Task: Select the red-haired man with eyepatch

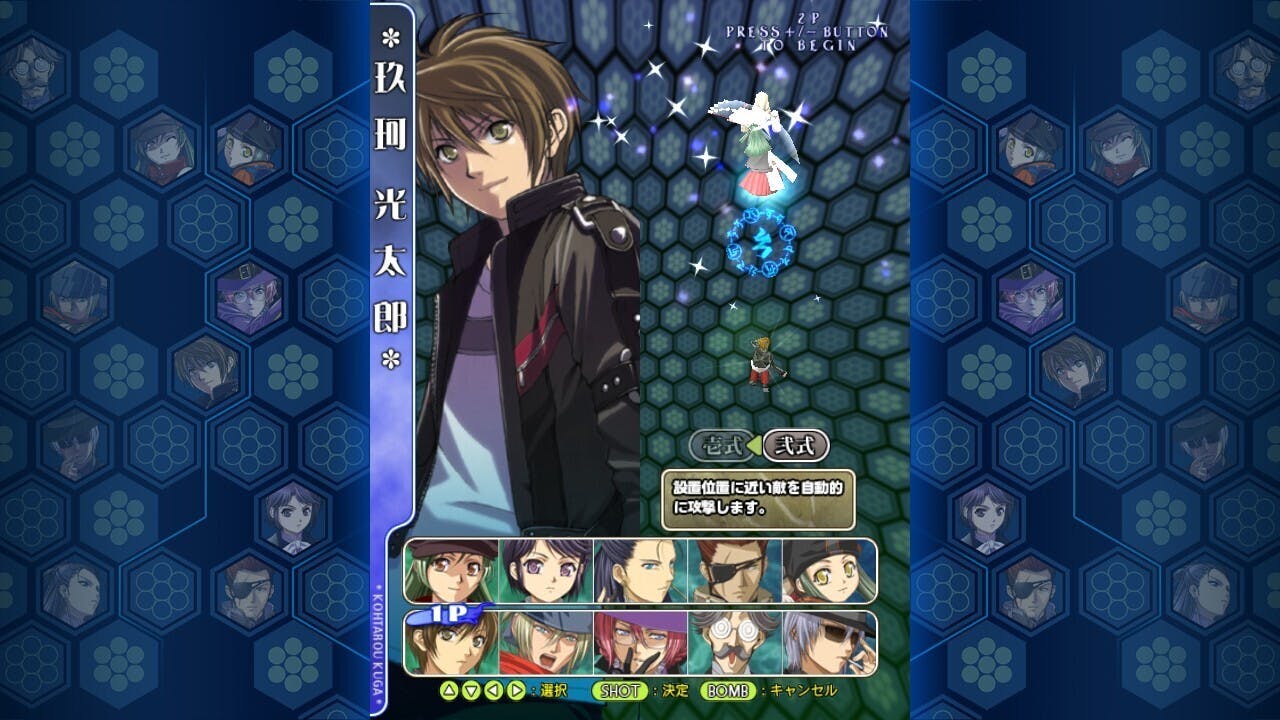Action: (734, 571)
